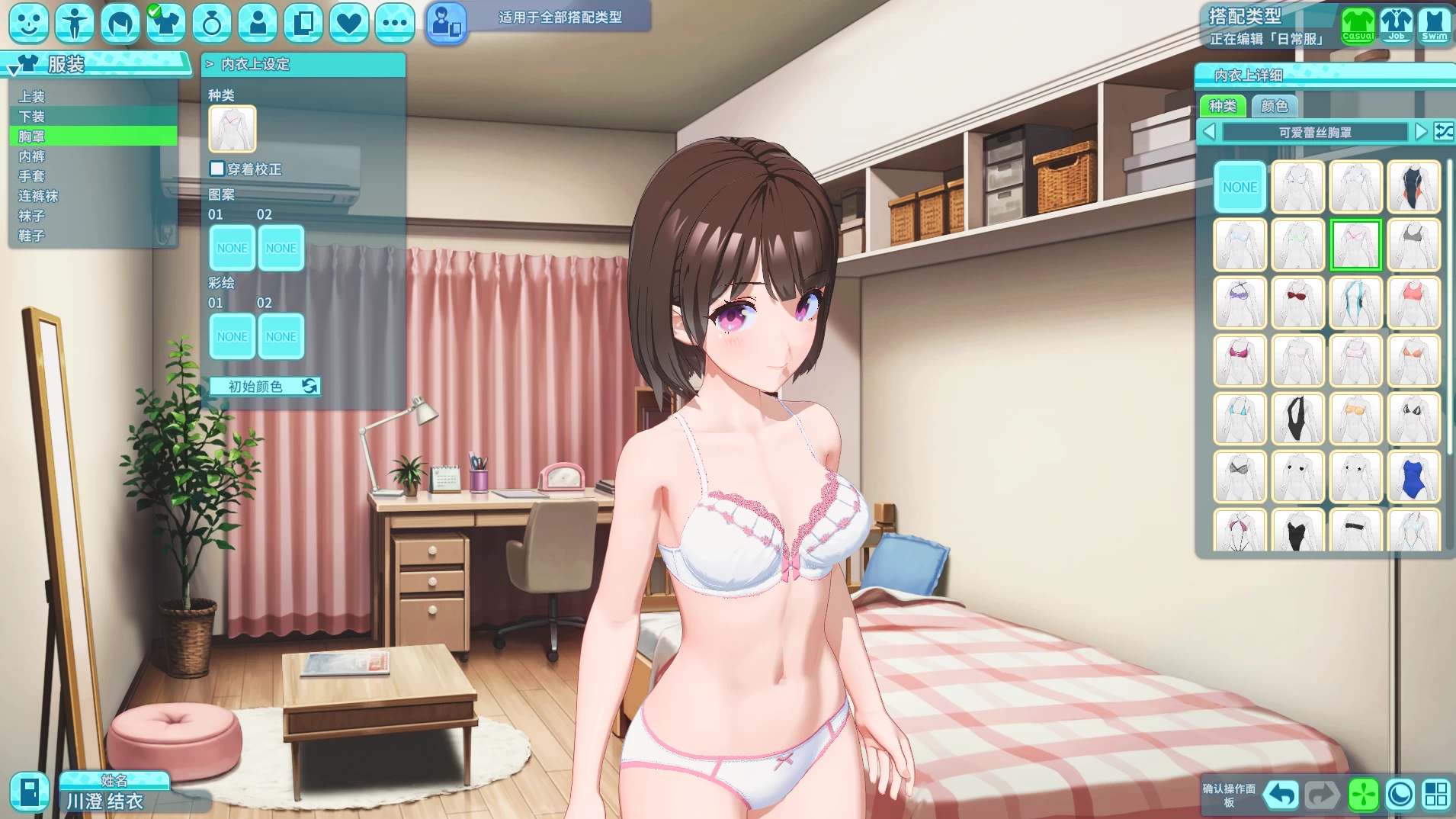Switch to the Swim outfit tab

click(x=1436, y=23)
